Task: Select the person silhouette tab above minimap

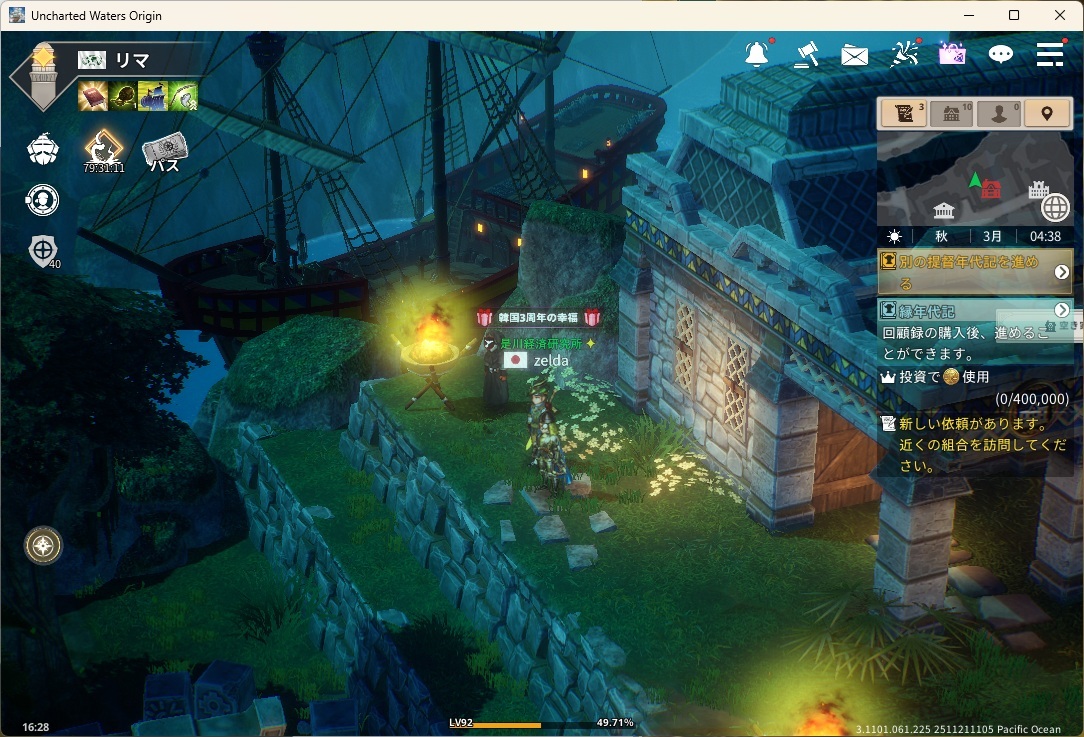Action: [x=999, y=113]
